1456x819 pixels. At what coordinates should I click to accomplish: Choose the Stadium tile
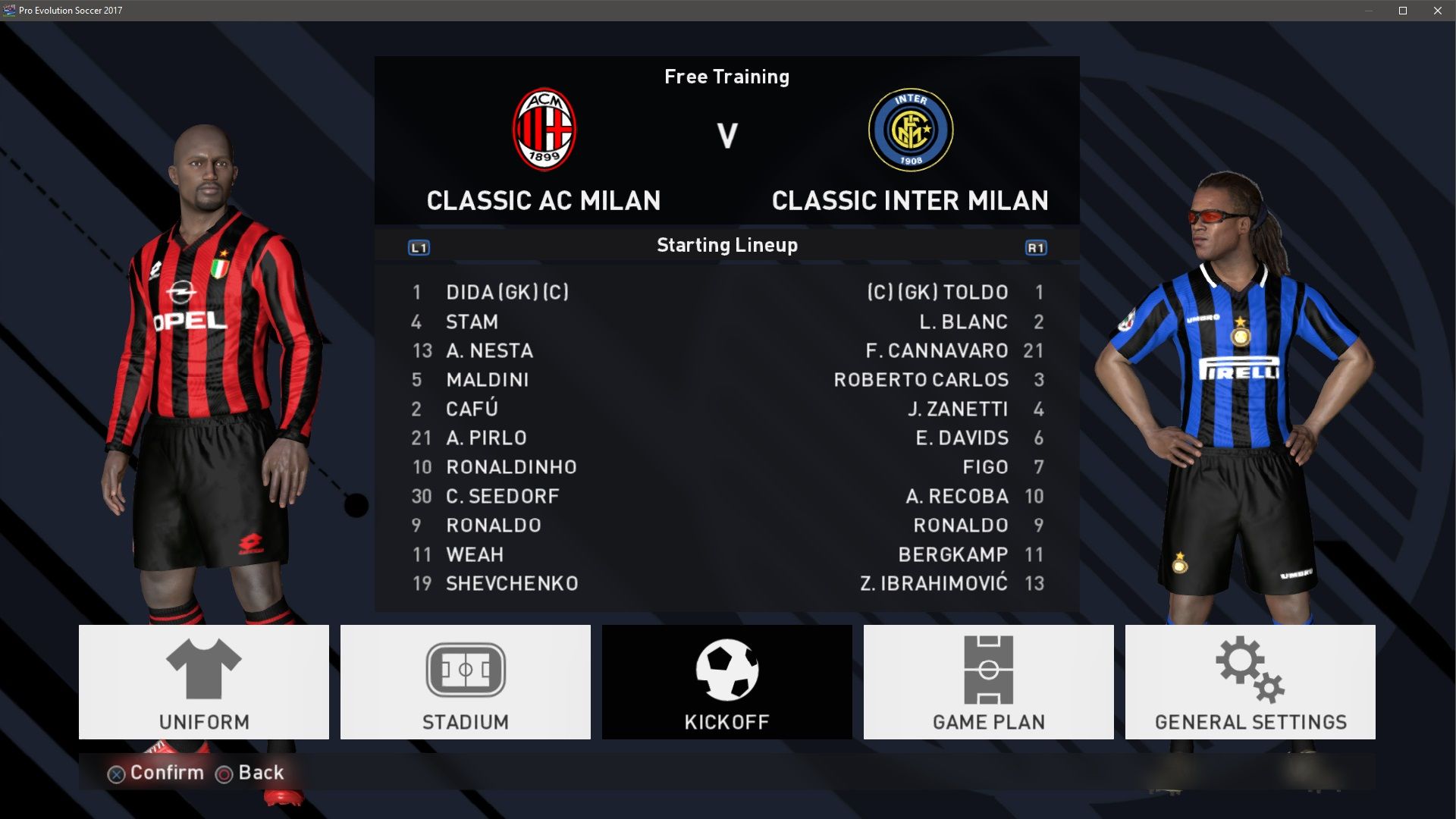click(x=465, y=682)
